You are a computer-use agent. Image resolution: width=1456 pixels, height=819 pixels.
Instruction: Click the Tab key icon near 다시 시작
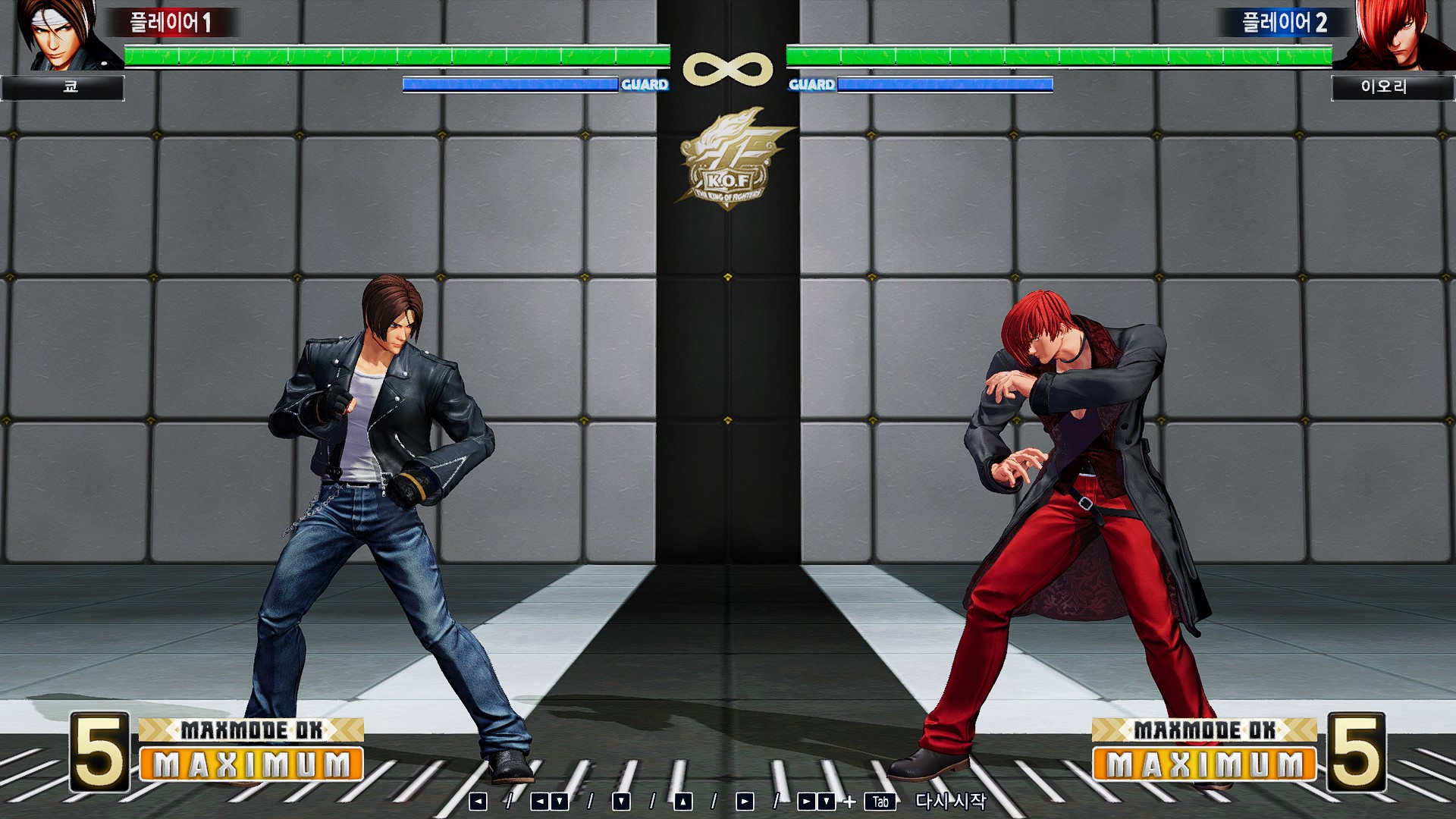pyautogui.click(x=882, y=800)
